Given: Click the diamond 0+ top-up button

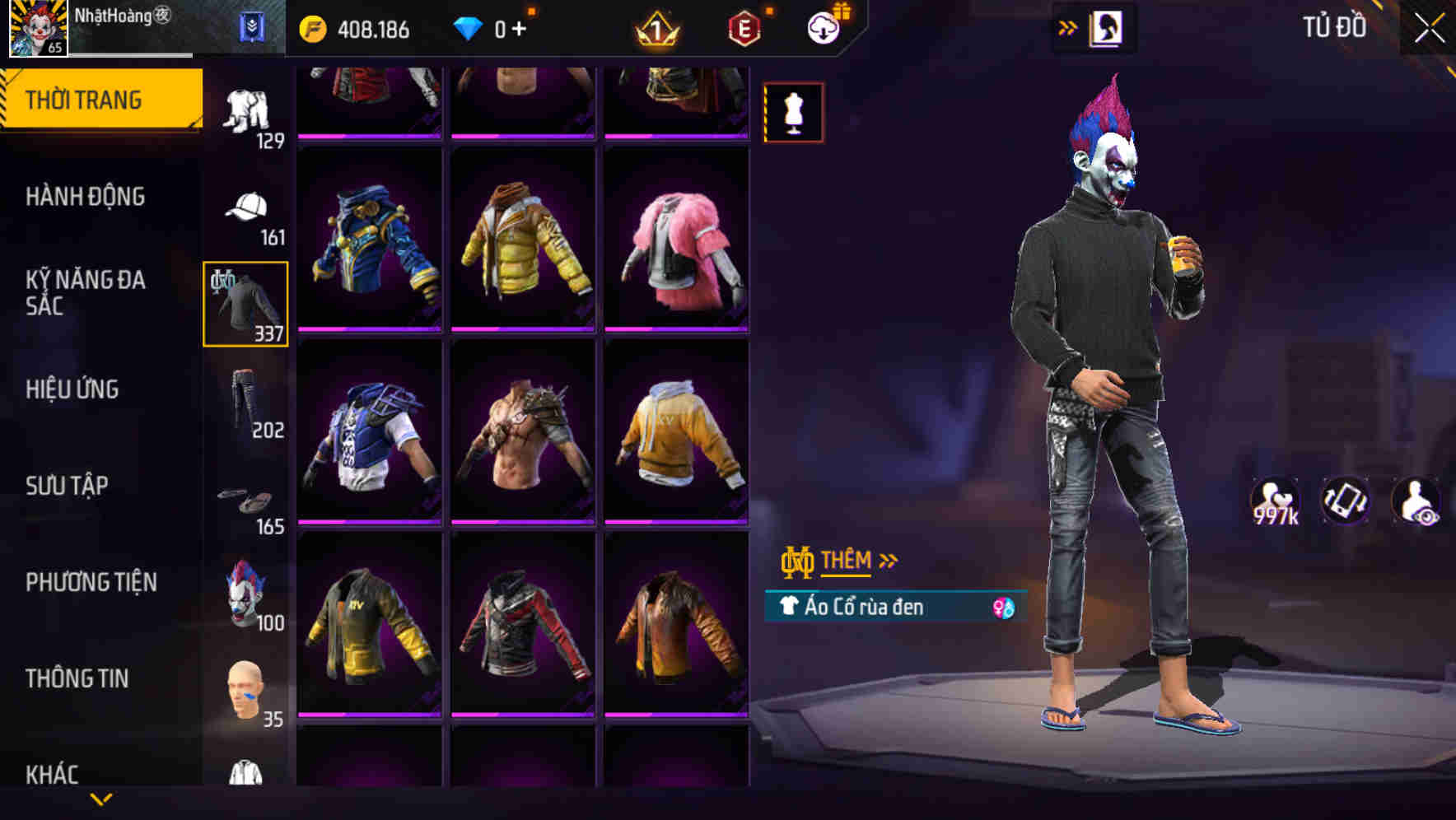Looking at the screenshot, I should (x=492, y=30).
